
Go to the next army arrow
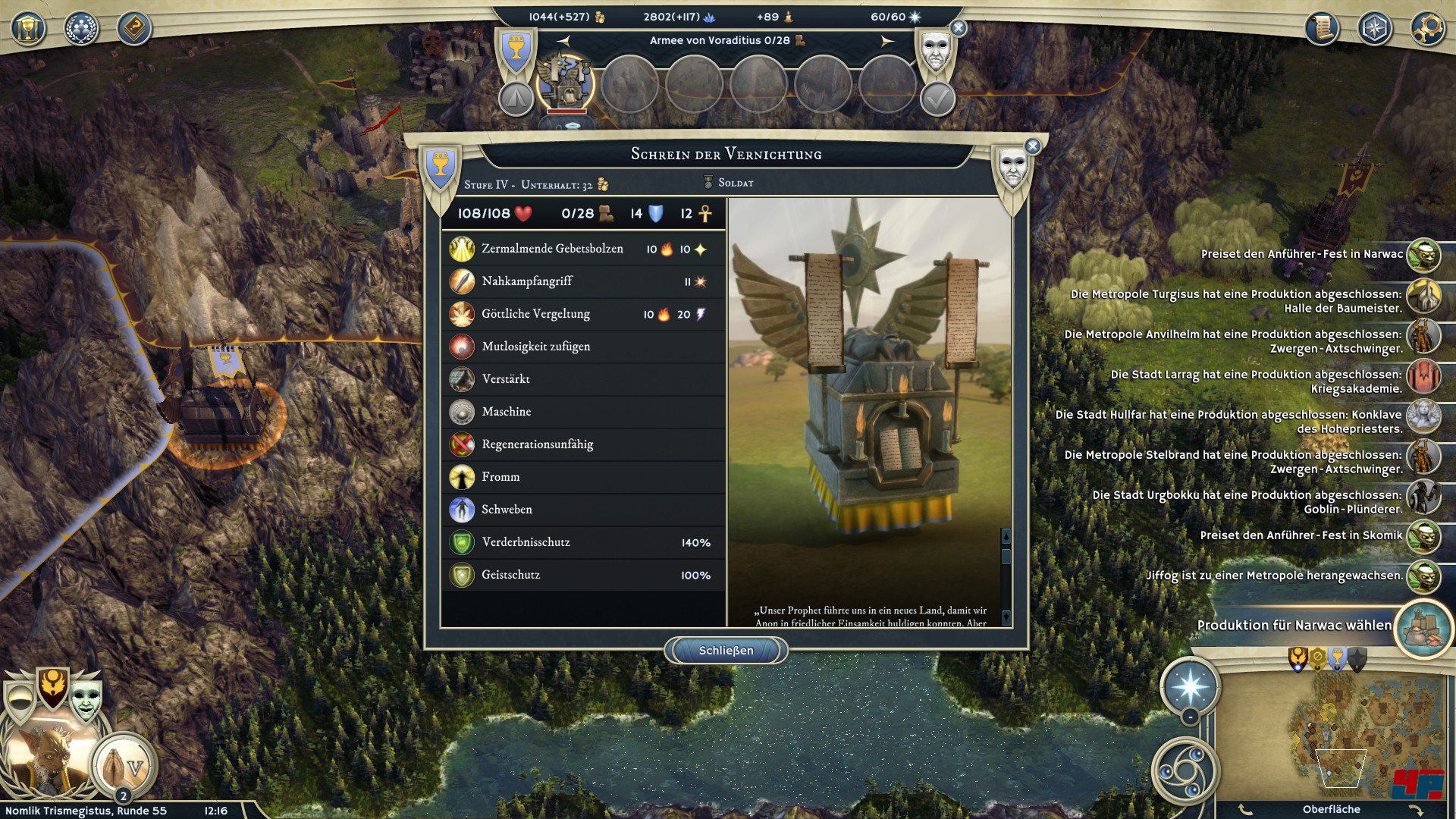coord(886,41)
